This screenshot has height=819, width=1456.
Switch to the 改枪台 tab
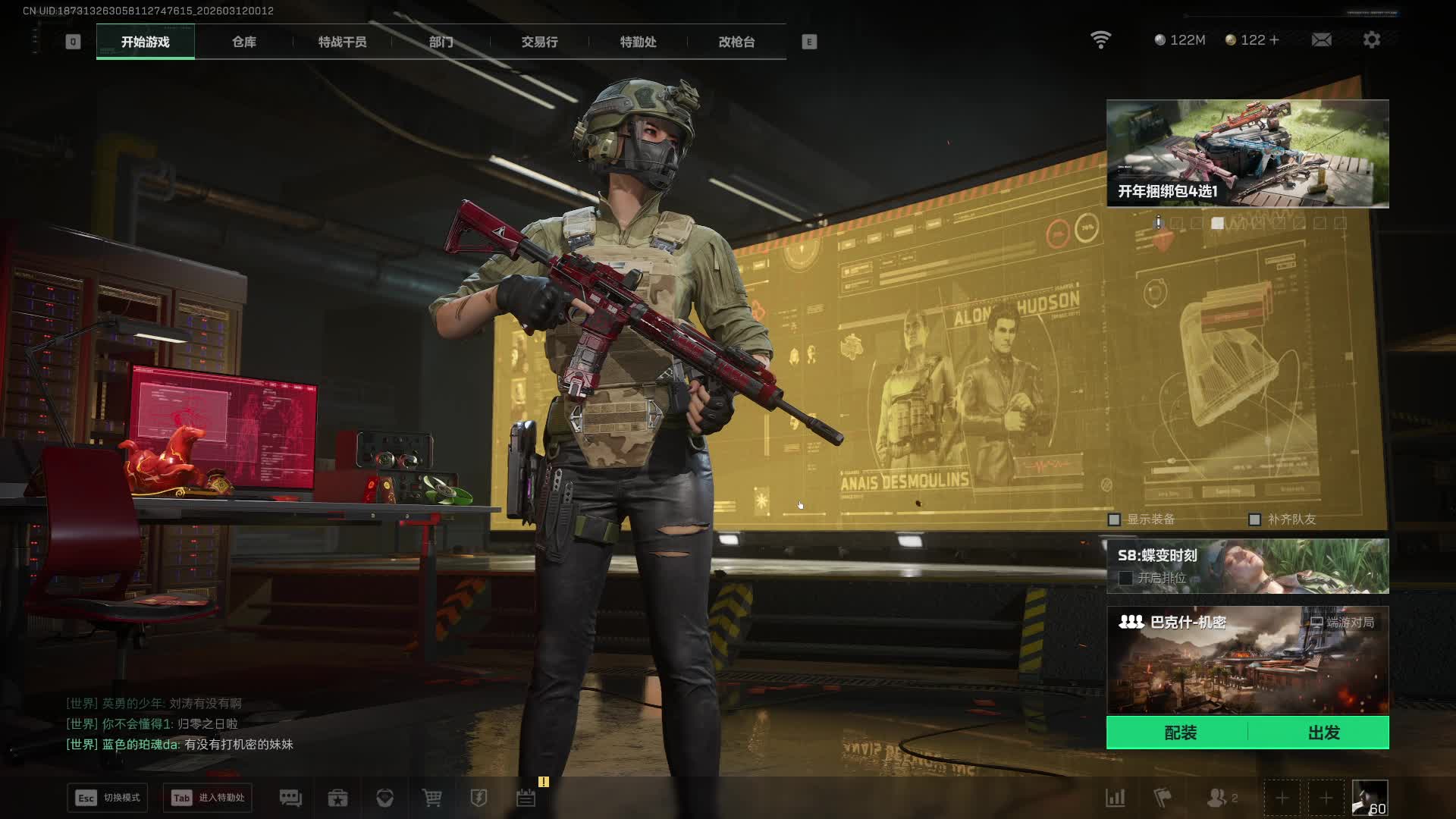[x=736, y=42]
